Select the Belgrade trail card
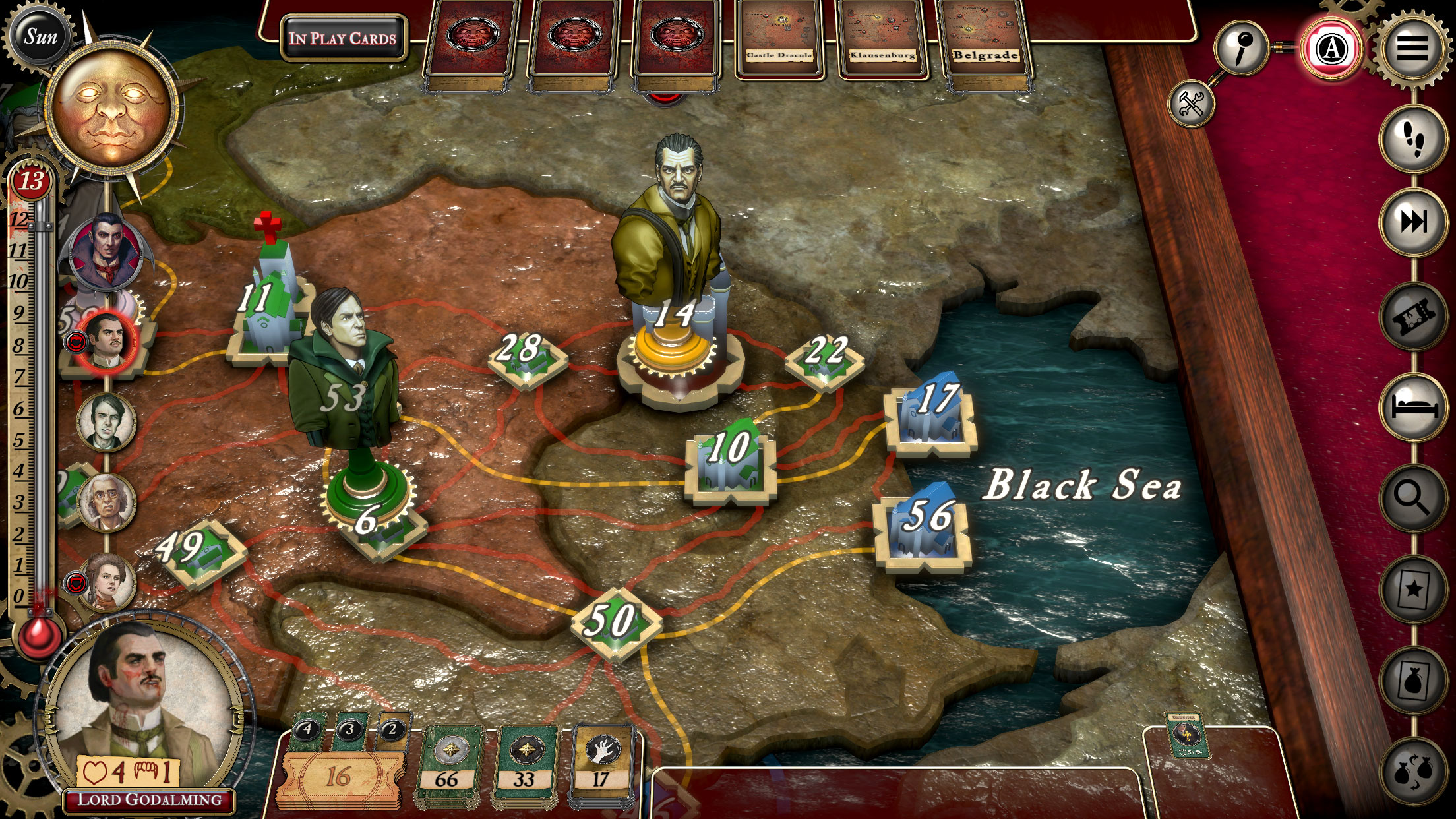Screen dimensions: 1456x819 (x=985, y=40)
